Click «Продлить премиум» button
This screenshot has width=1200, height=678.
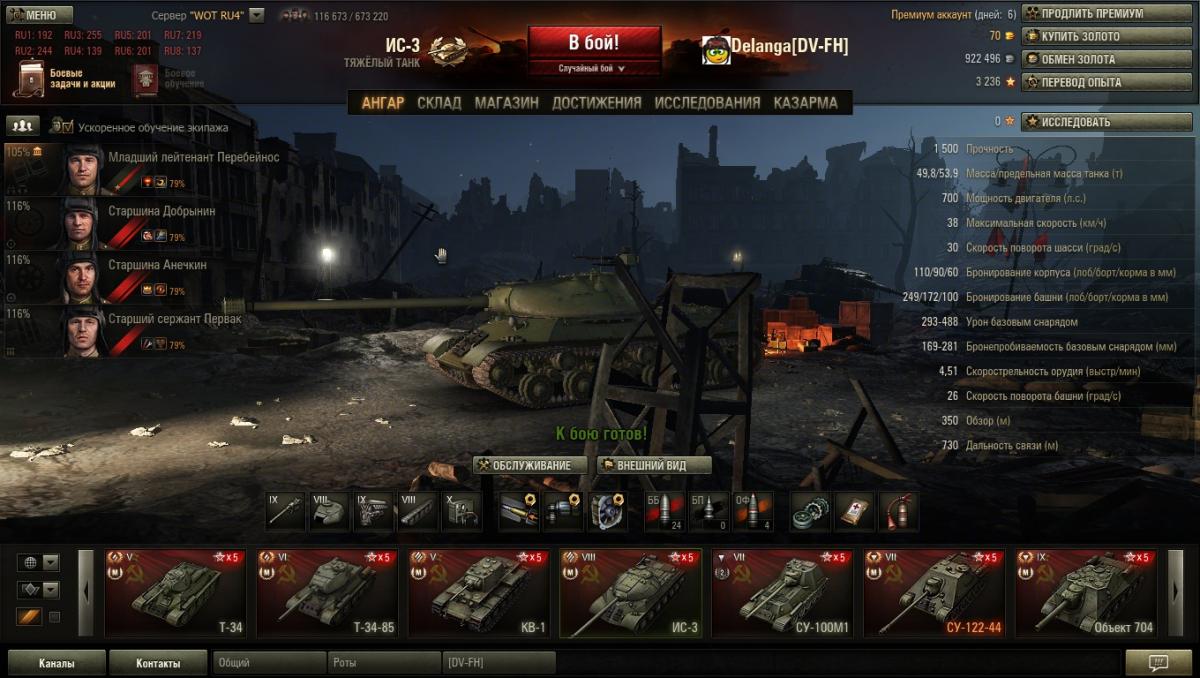coord(1095,14)
